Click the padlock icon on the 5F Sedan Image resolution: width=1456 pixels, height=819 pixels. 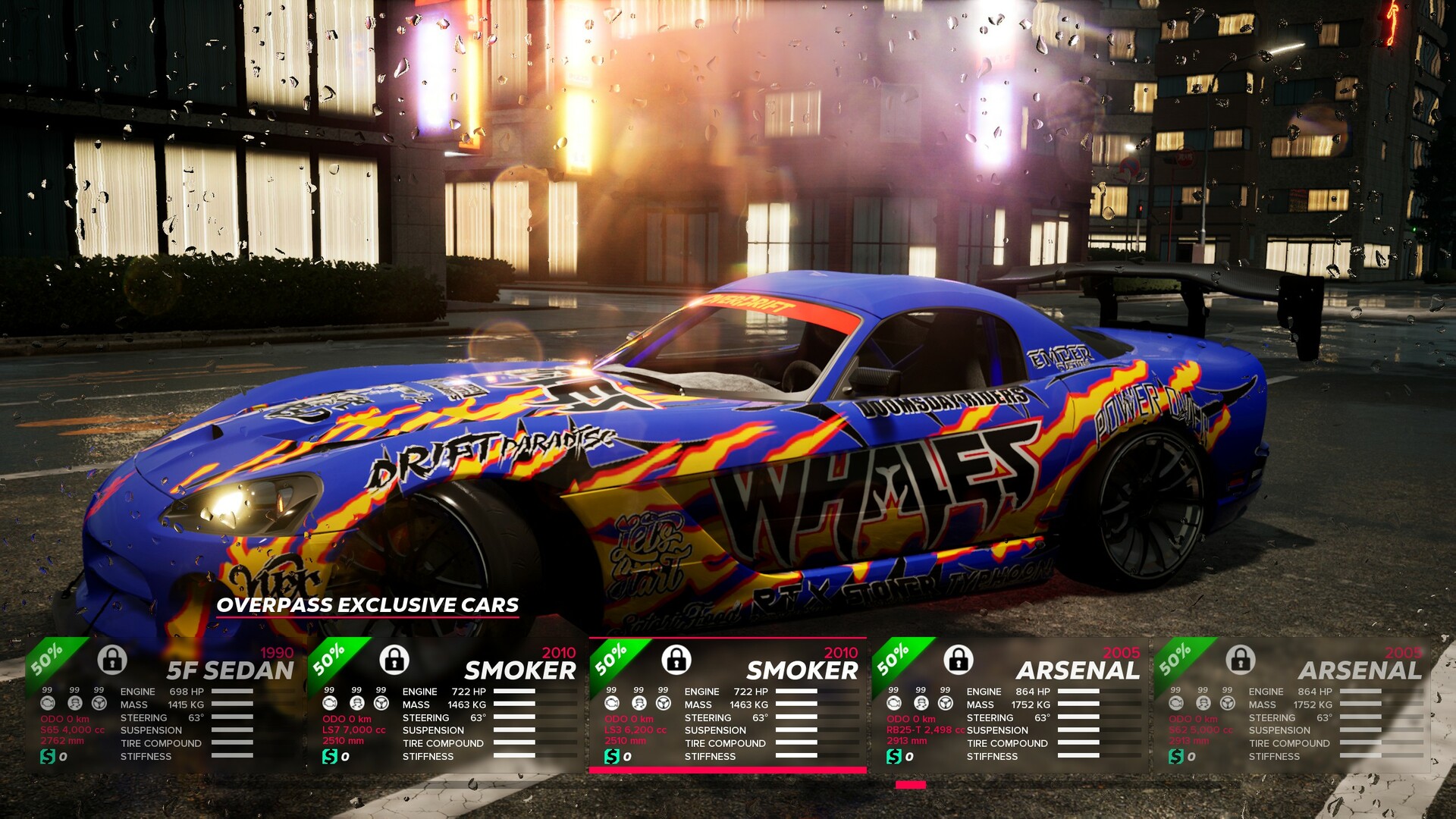tap(112, 659)
